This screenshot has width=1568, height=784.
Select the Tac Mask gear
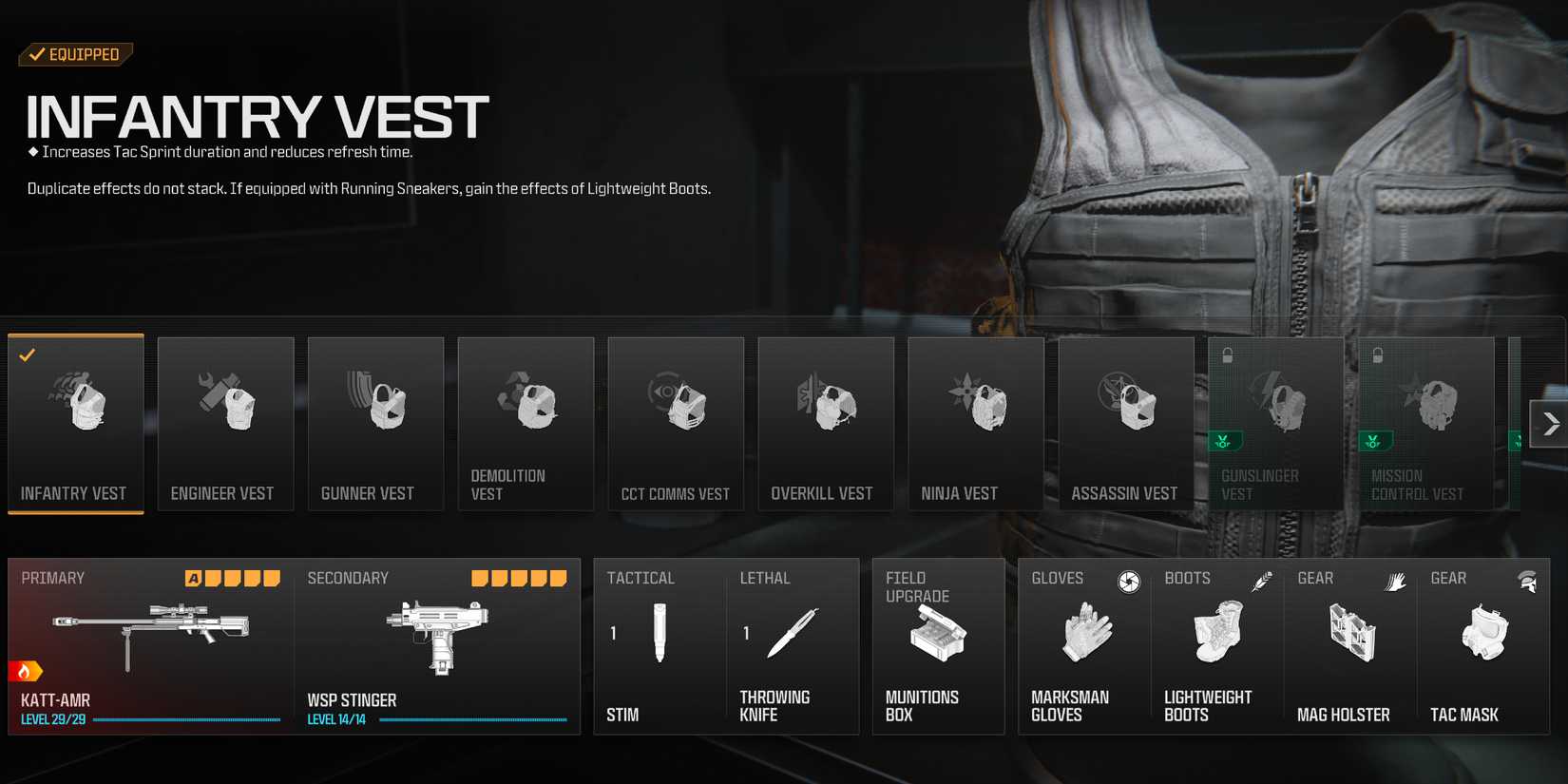tap(1484, 646)
